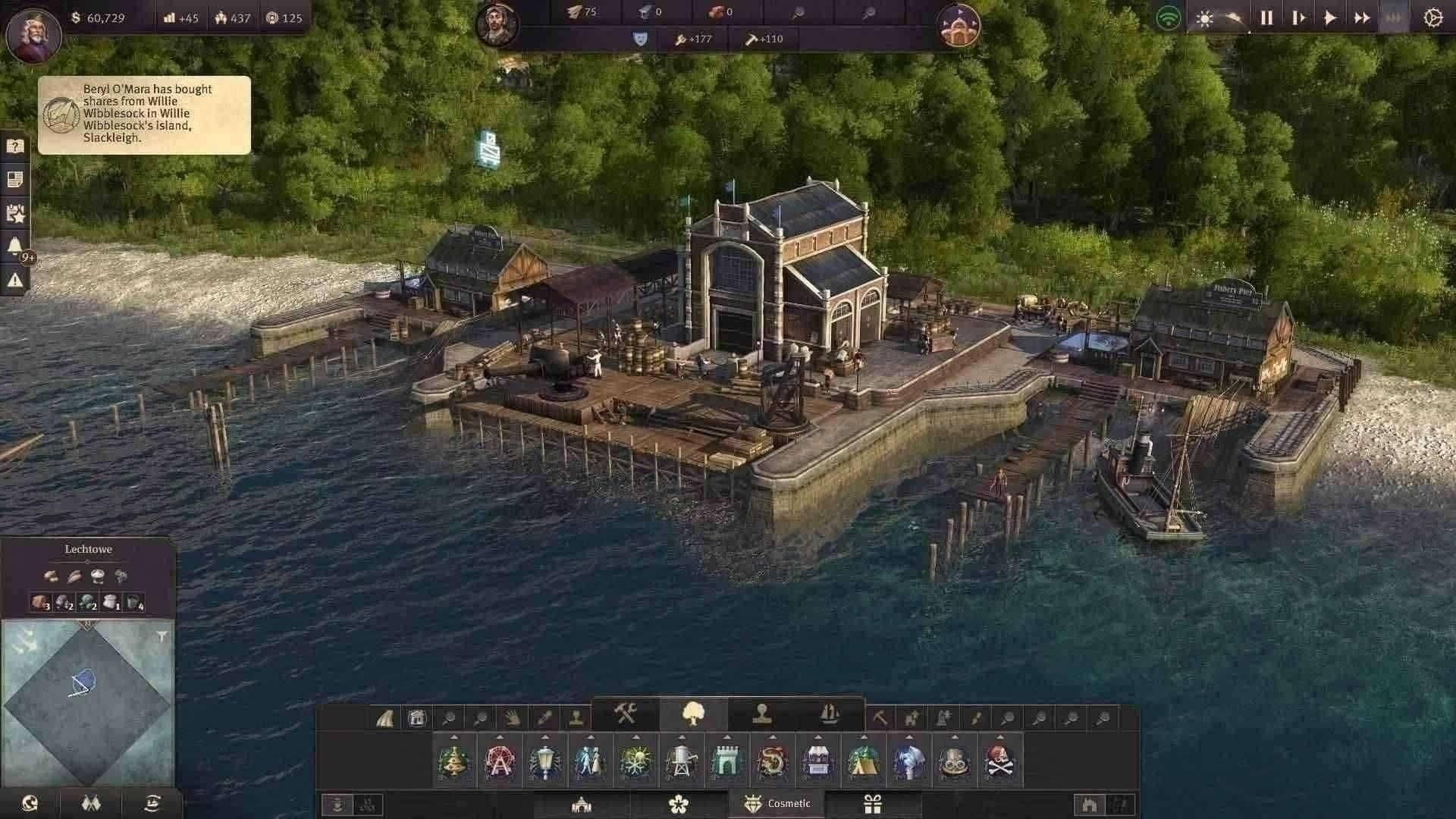Pick the dragon ornament pack

(x=772, y=761)
